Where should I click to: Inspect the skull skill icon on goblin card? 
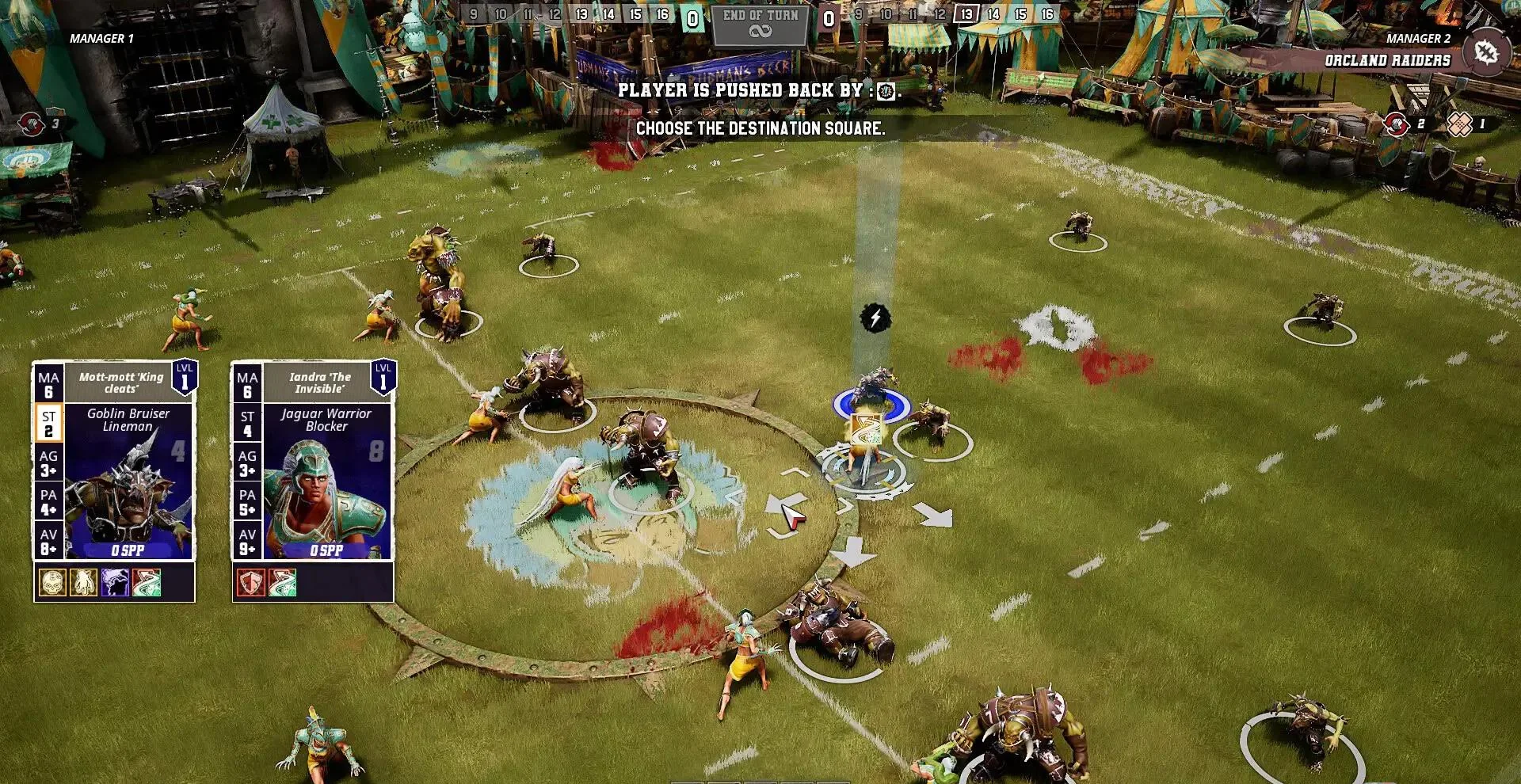coord(52,582)
